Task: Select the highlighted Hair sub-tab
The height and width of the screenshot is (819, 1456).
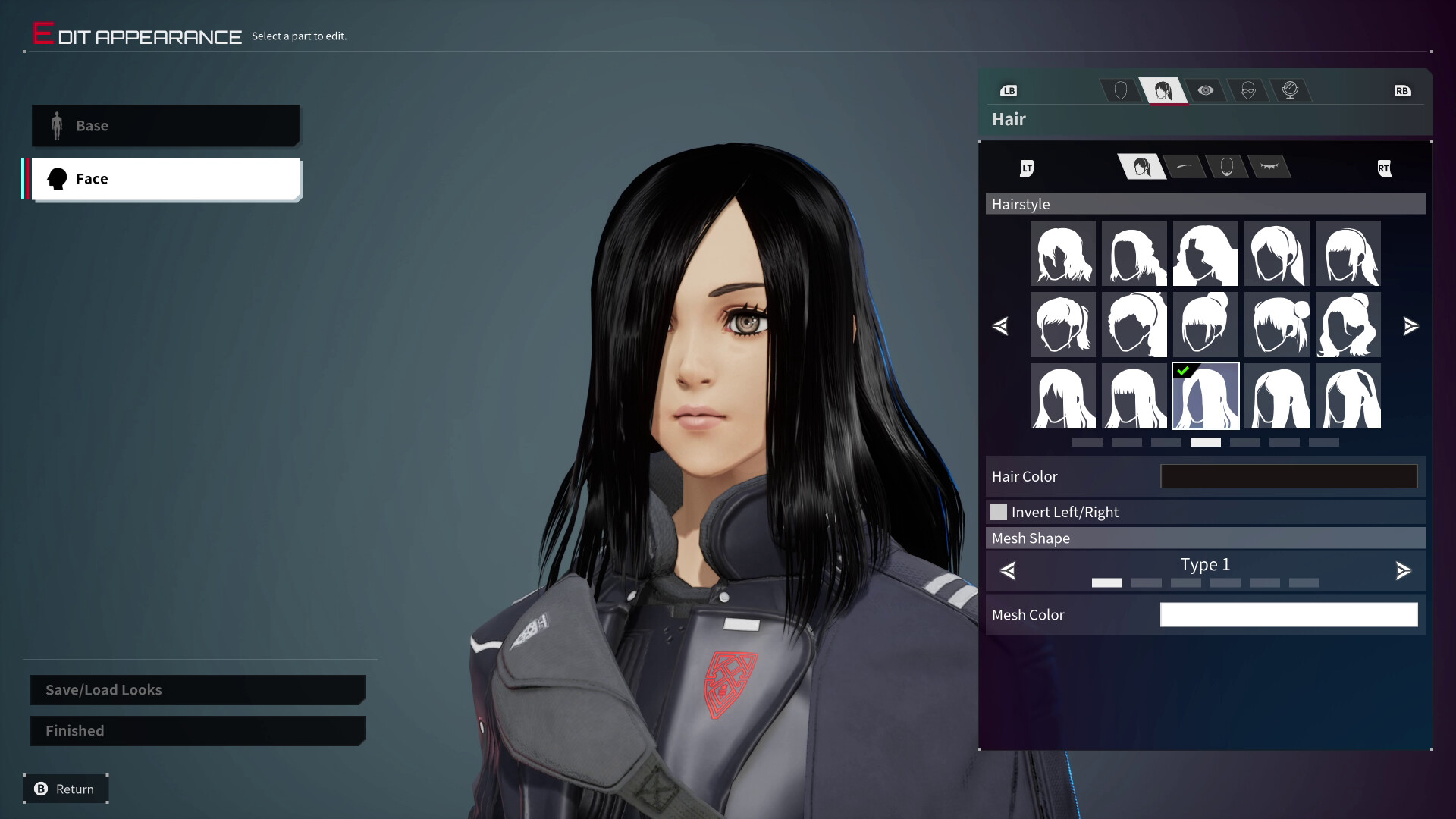Action: [1141, 168]
